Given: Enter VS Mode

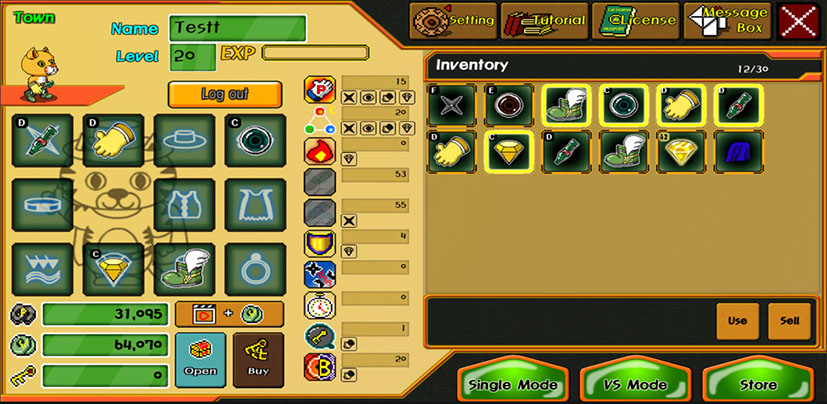Looking at the screenshot, I should click(636, 385).
